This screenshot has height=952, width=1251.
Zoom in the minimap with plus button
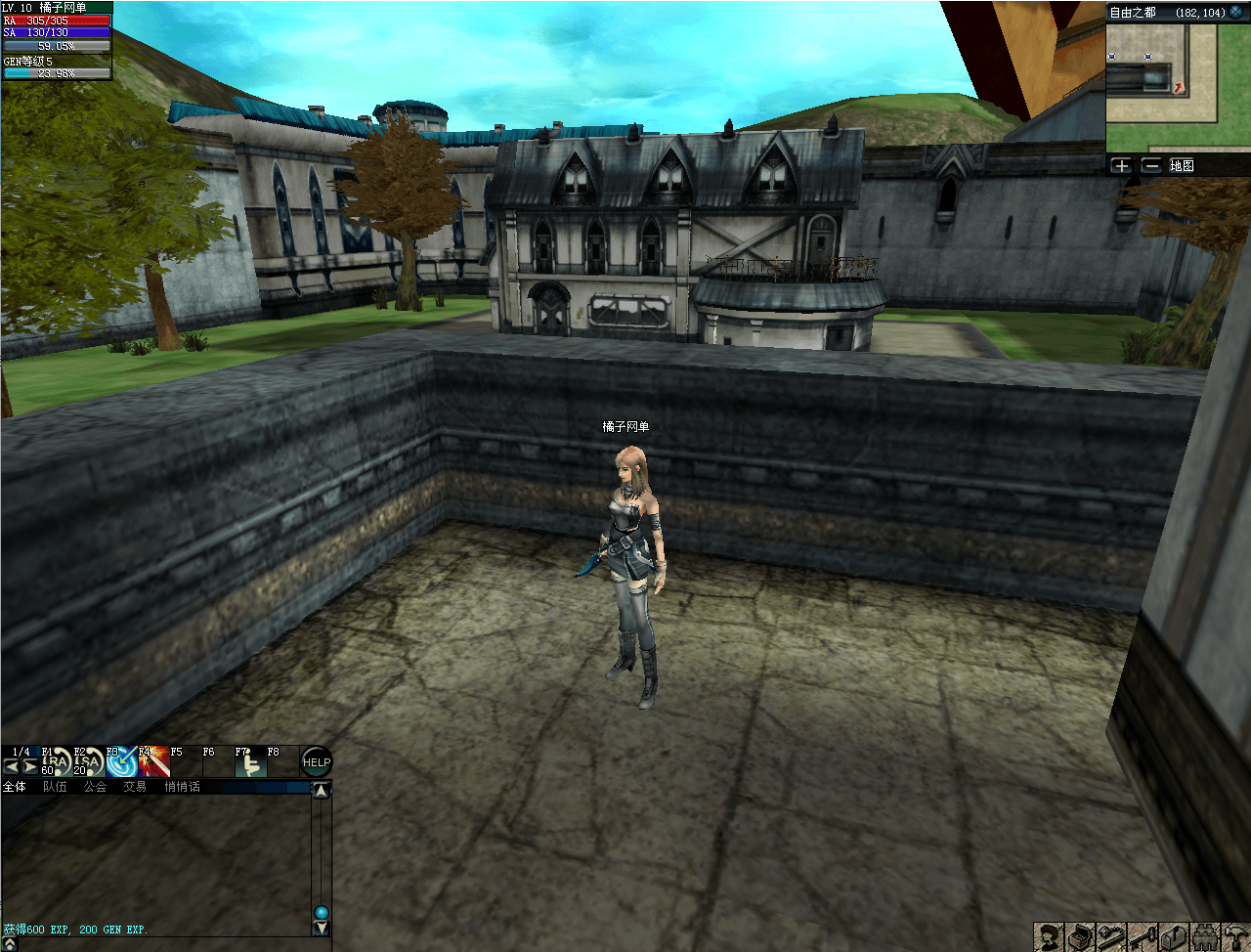tap(1121, 166)
